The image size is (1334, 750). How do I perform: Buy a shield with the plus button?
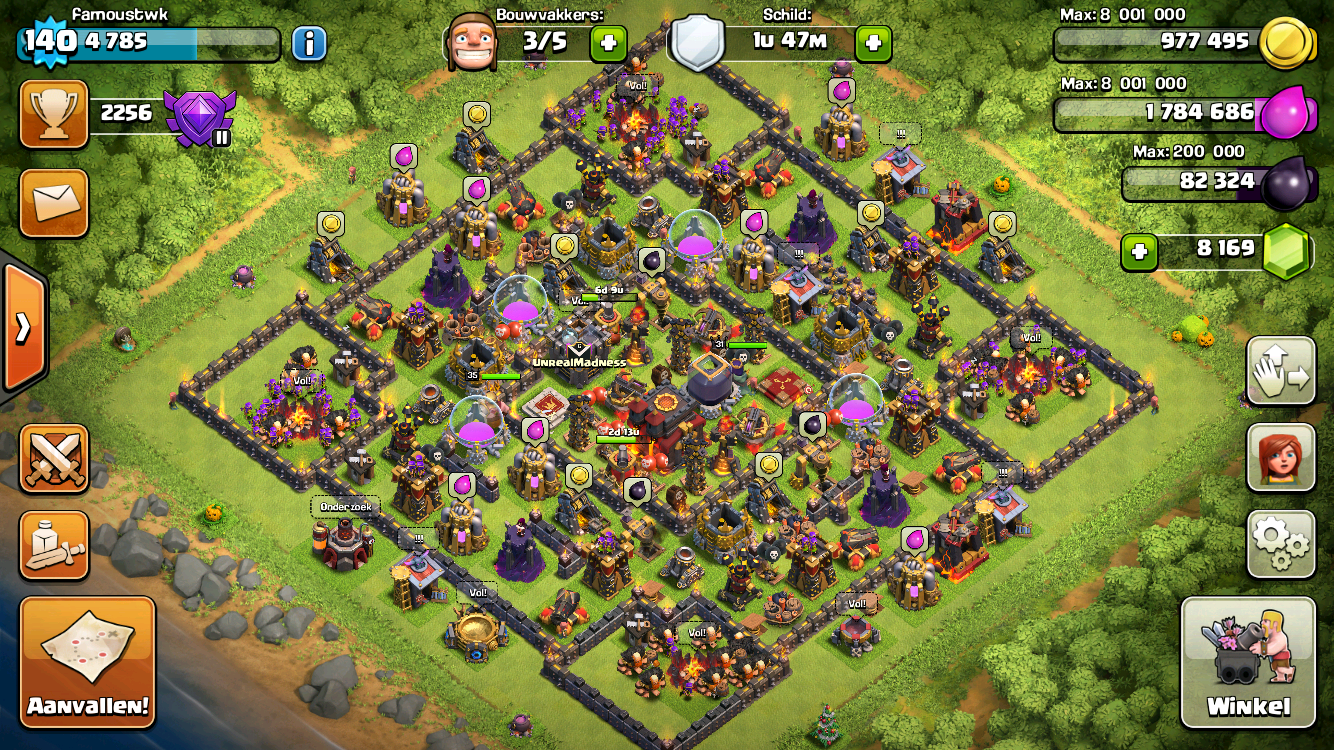coord(873,43)
